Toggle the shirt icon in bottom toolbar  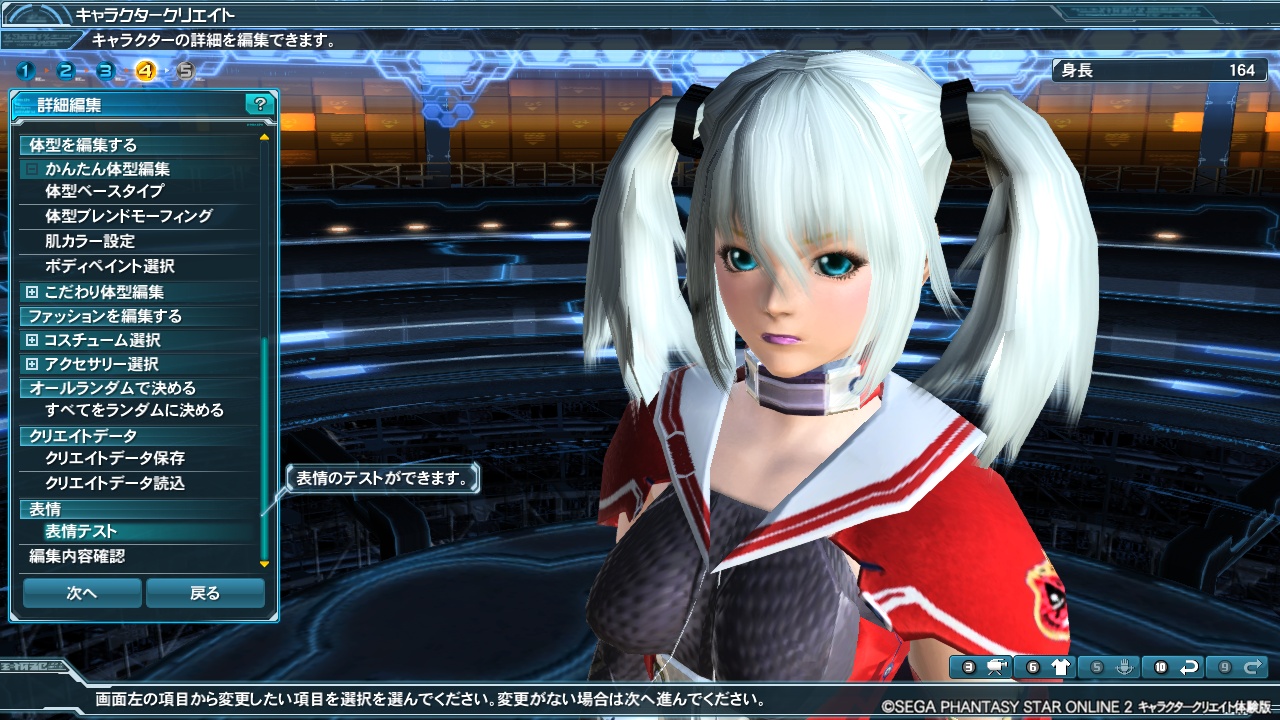1060,667
